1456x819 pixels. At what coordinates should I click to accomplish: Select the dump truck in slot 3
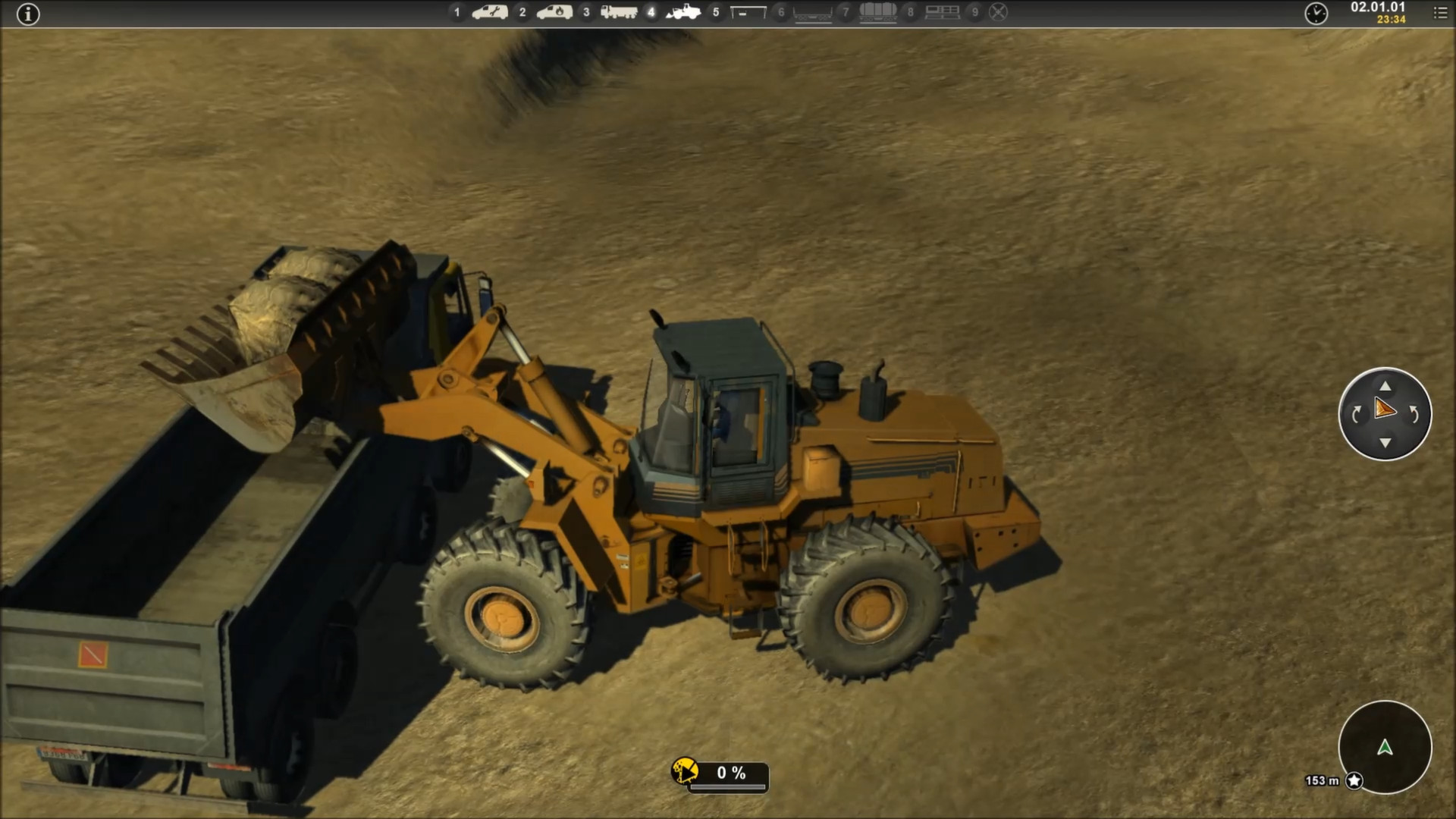(x=619, y=12)
